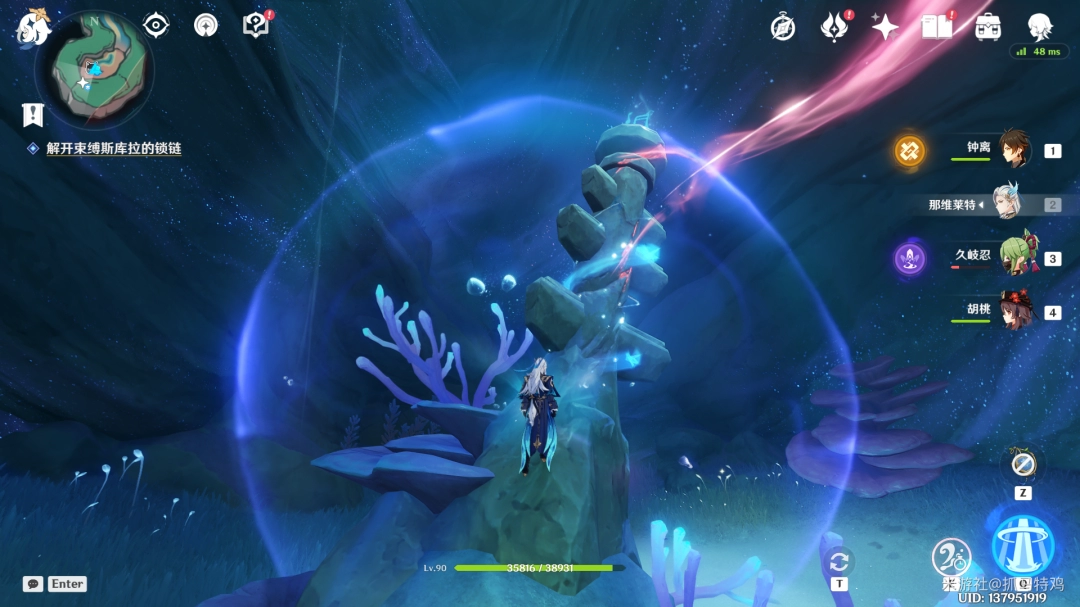The image size is (1080, 607).
Task: Open the events icon with red alert
Action: point(833,27)
